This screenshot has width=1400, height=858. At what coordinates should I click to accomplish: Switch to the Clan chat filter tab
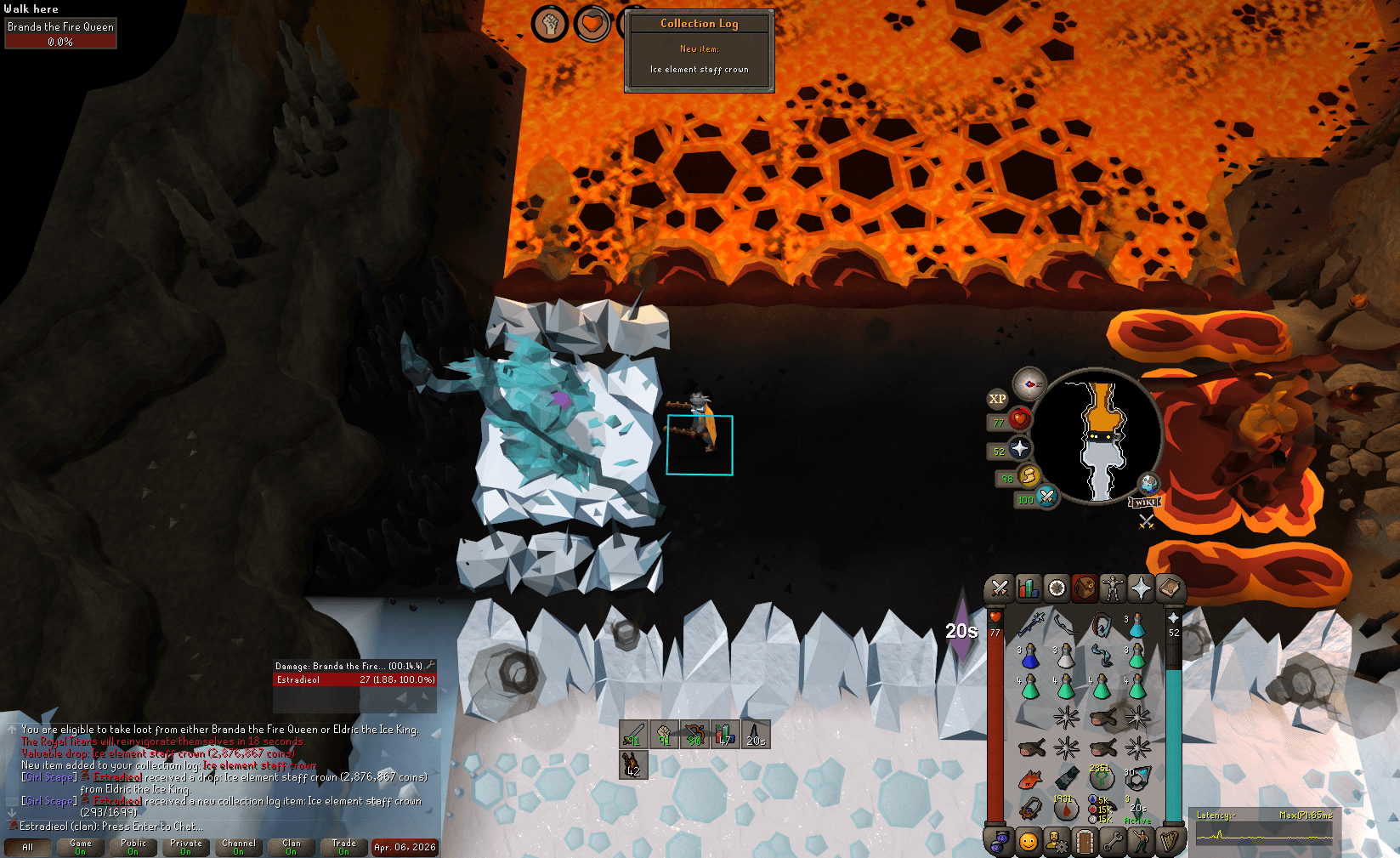click(x=292, y=846)
